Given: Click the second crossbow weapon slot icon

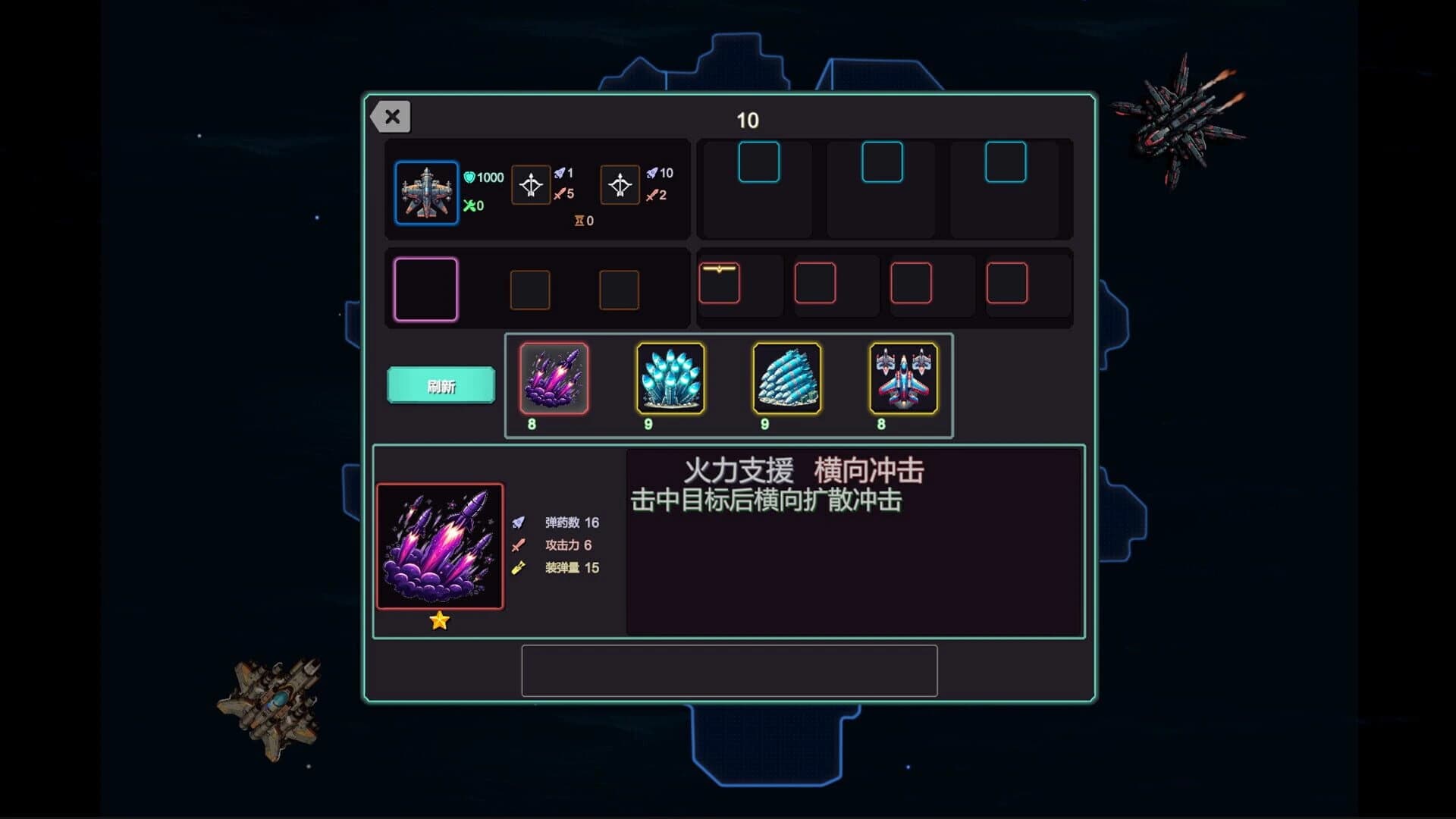Looking at the screenshot, I should tap(620, 184).
